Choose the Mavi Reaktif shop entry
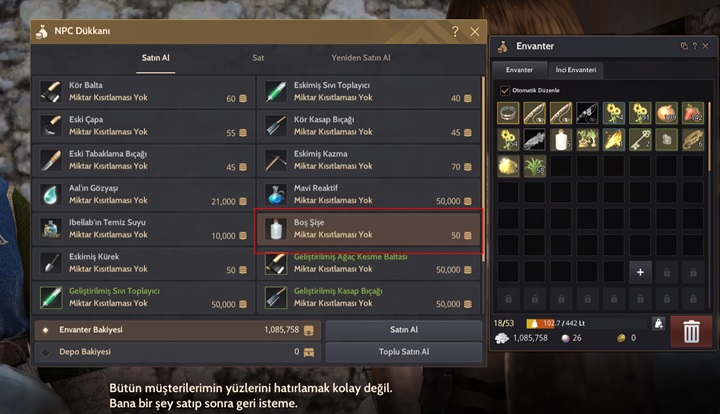 tap(369, 194)
